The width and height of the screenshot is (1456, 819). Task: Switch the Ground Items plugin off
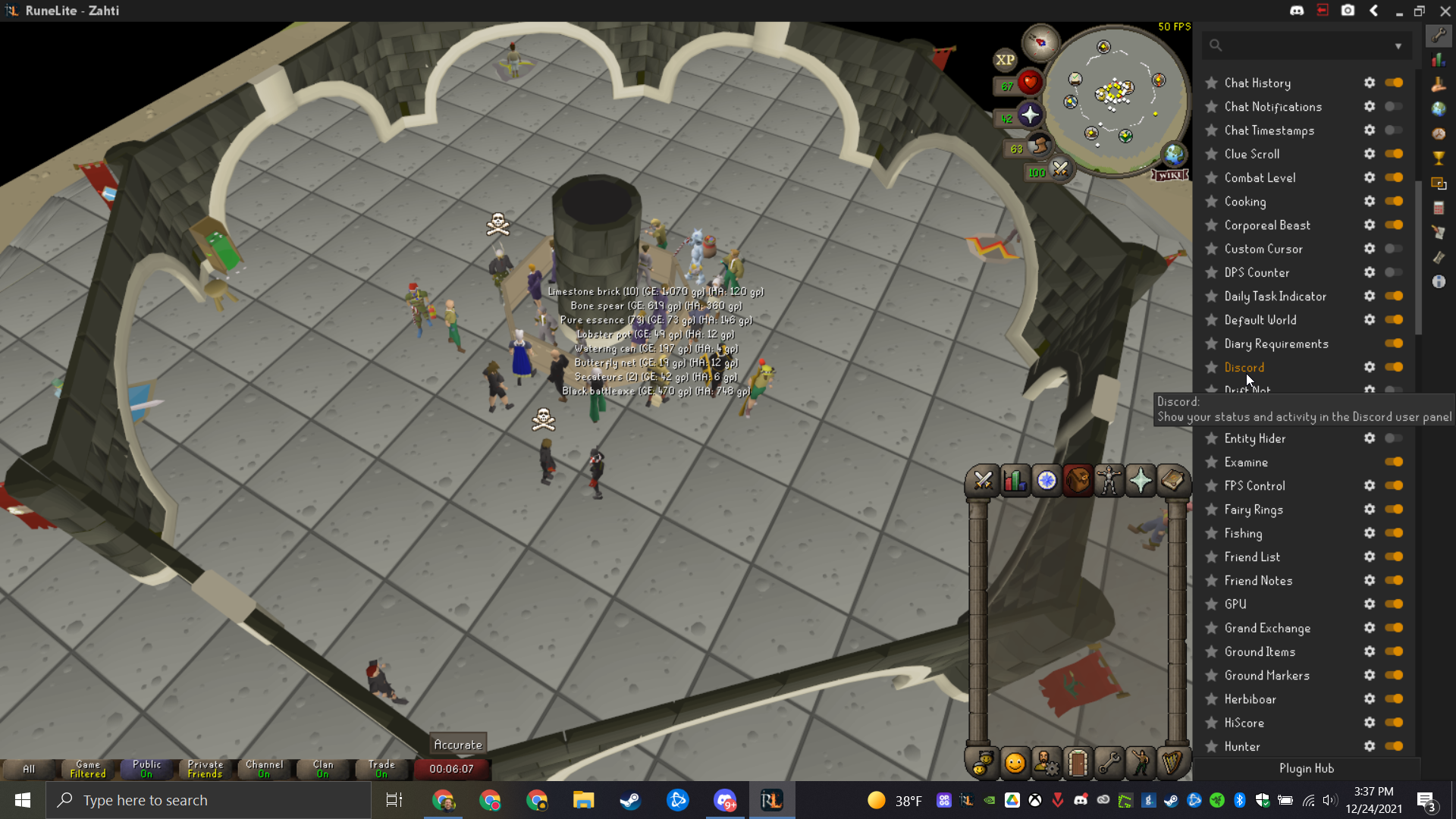[1393, 651]
